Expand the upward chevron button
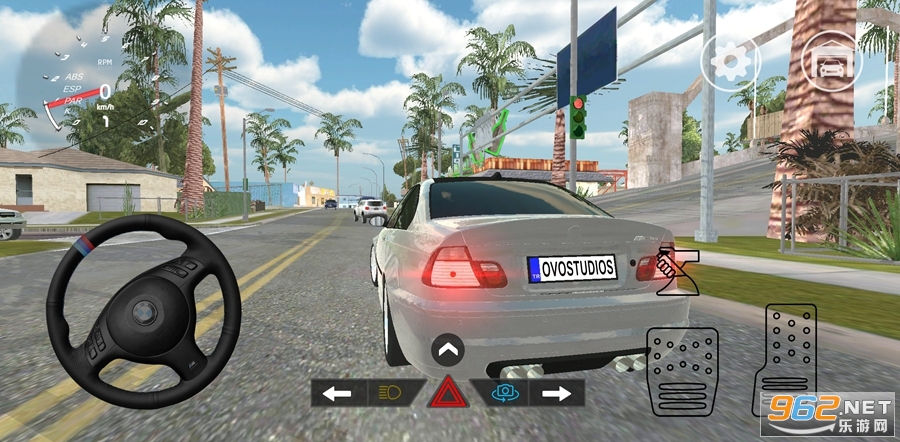The height and width of the screenshot is (442, 900). click(448, 351)
